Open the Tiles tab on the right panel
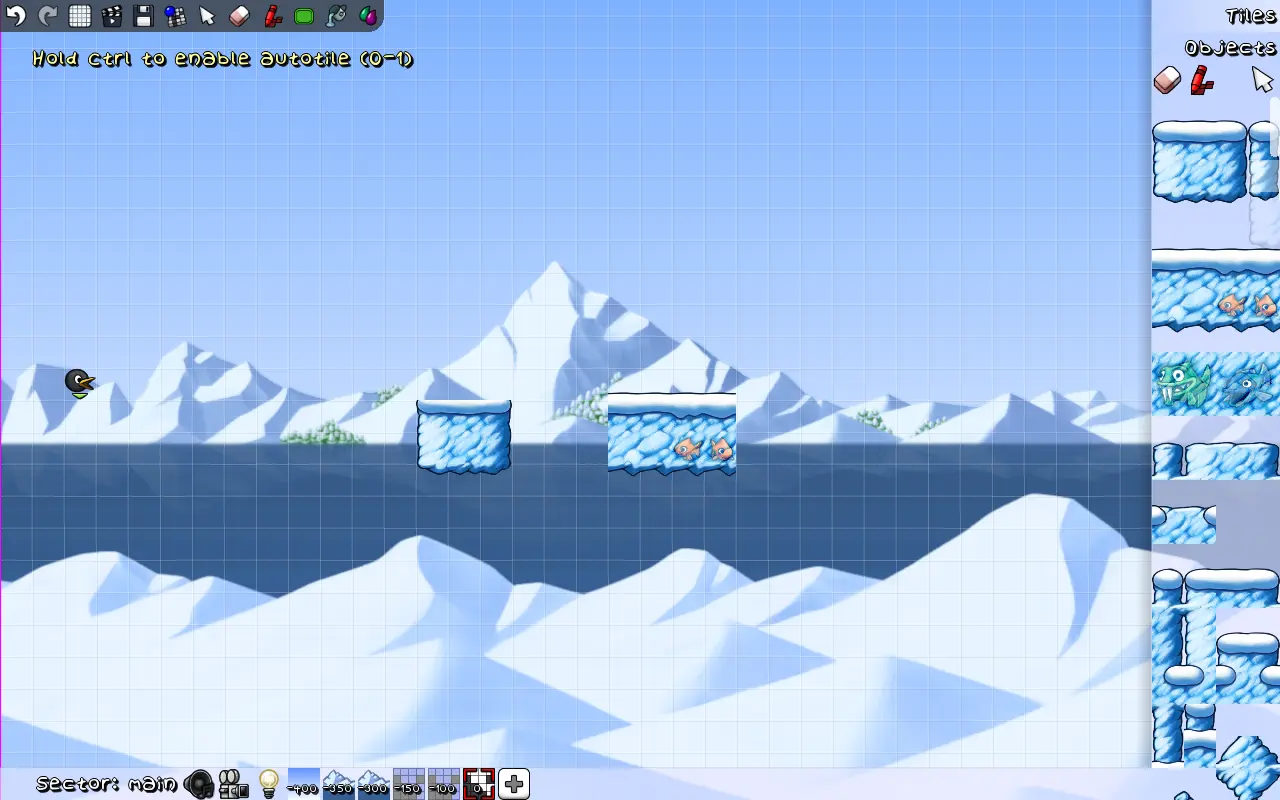The width and height of the screenshot is (1280, 800). pos(1249,16)
